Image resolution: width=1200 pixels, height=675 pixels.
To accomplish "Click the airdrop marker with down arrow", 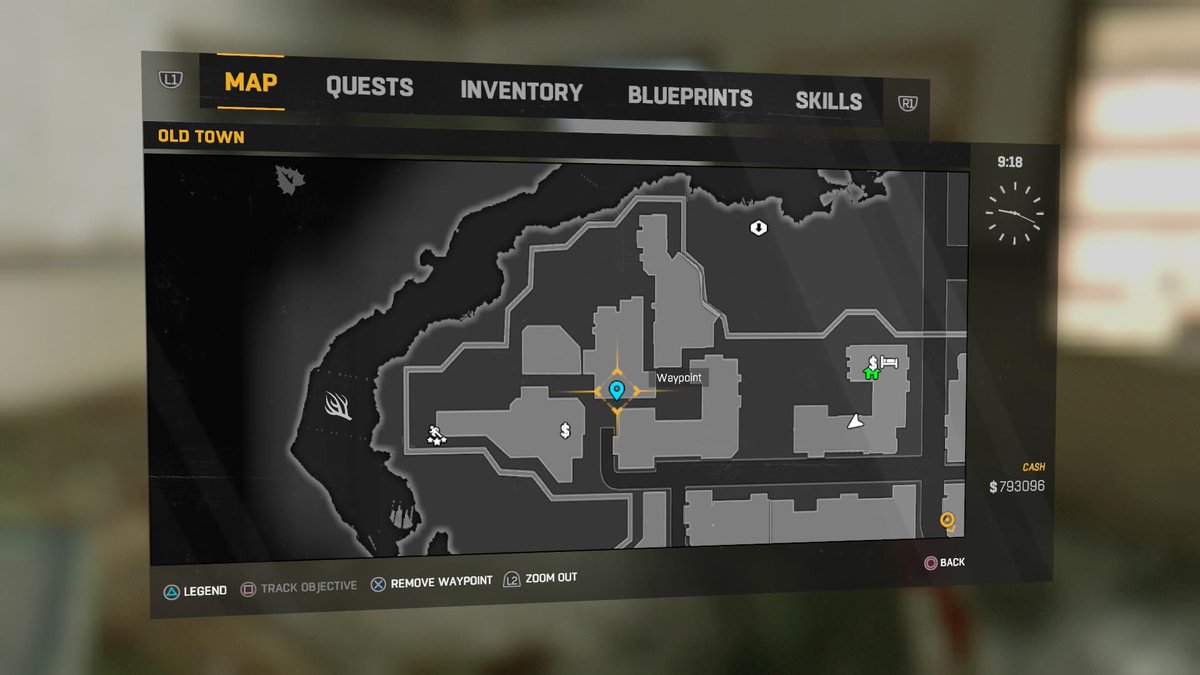I will pos(758,228).
